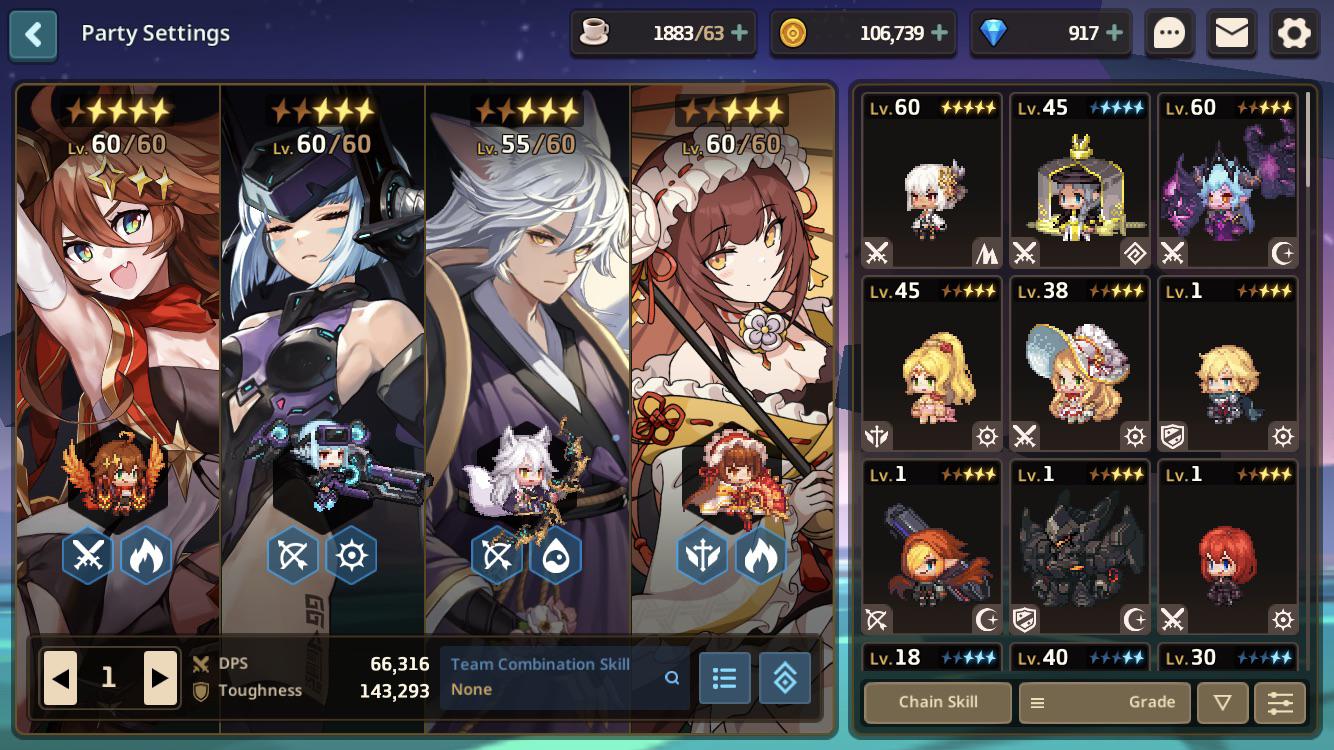The height and width of the screenshot is (750, 1334).
Task: Open the game settings gear icon
Action: tap(1294, 32)
